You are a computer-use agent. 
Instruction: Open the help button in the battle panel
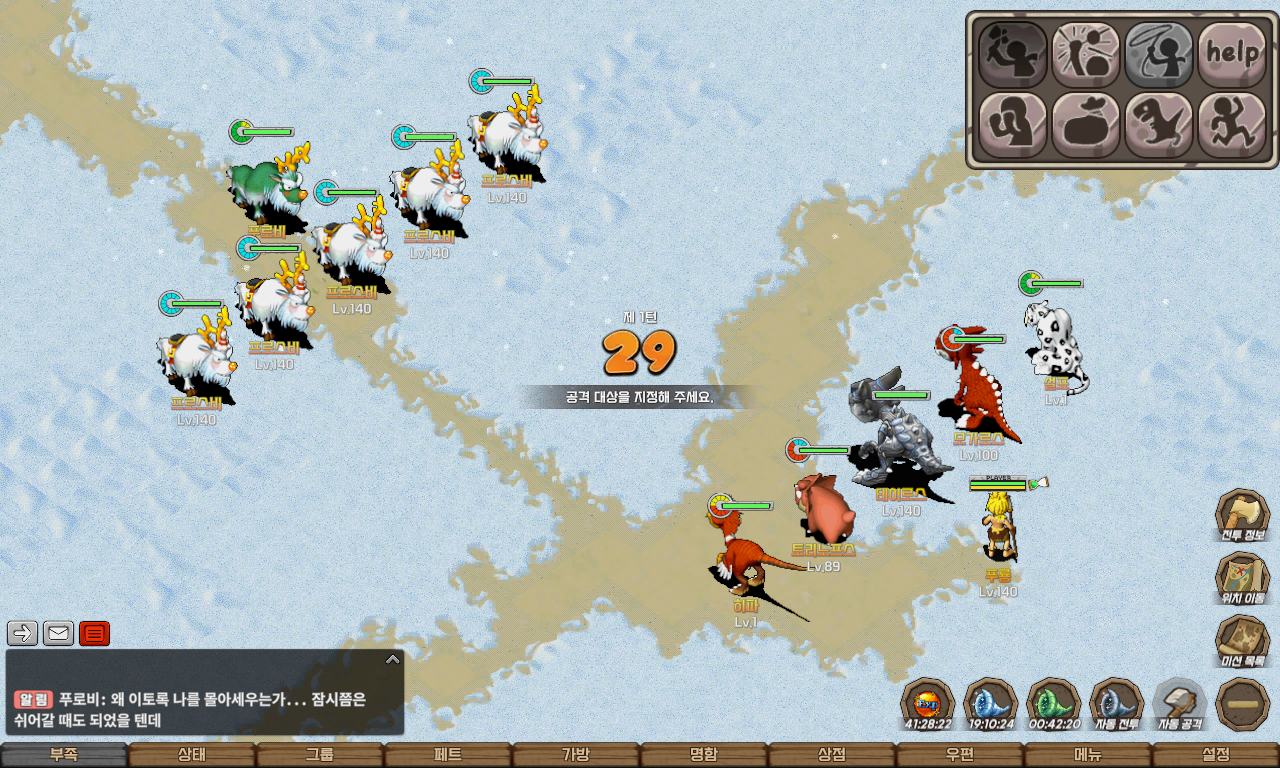(1232, 54)
